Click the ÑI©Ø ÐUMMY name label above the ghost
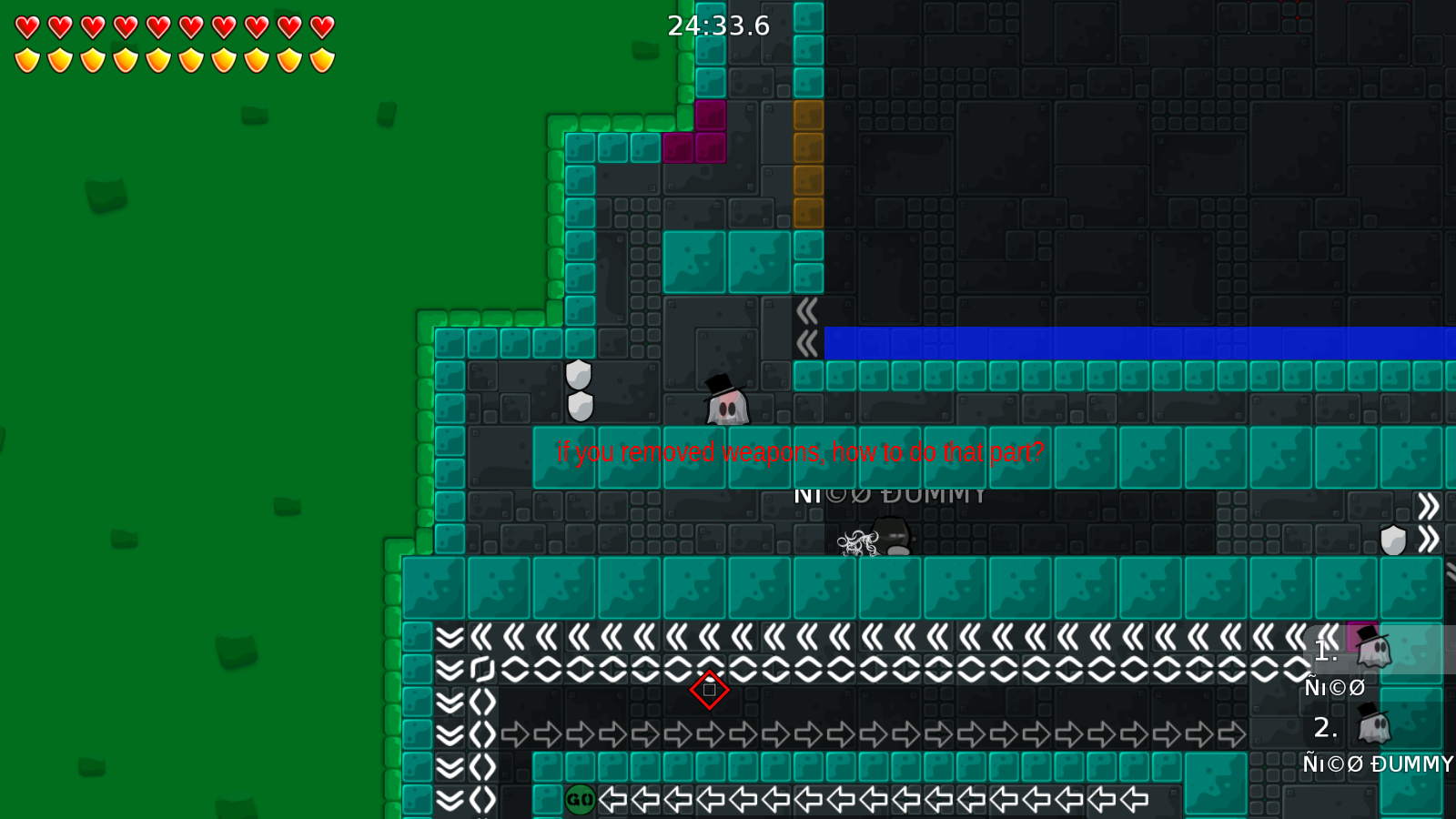The width and height of the screenshot is (1456, 819). pyautogui.click(x=890, y=494)
